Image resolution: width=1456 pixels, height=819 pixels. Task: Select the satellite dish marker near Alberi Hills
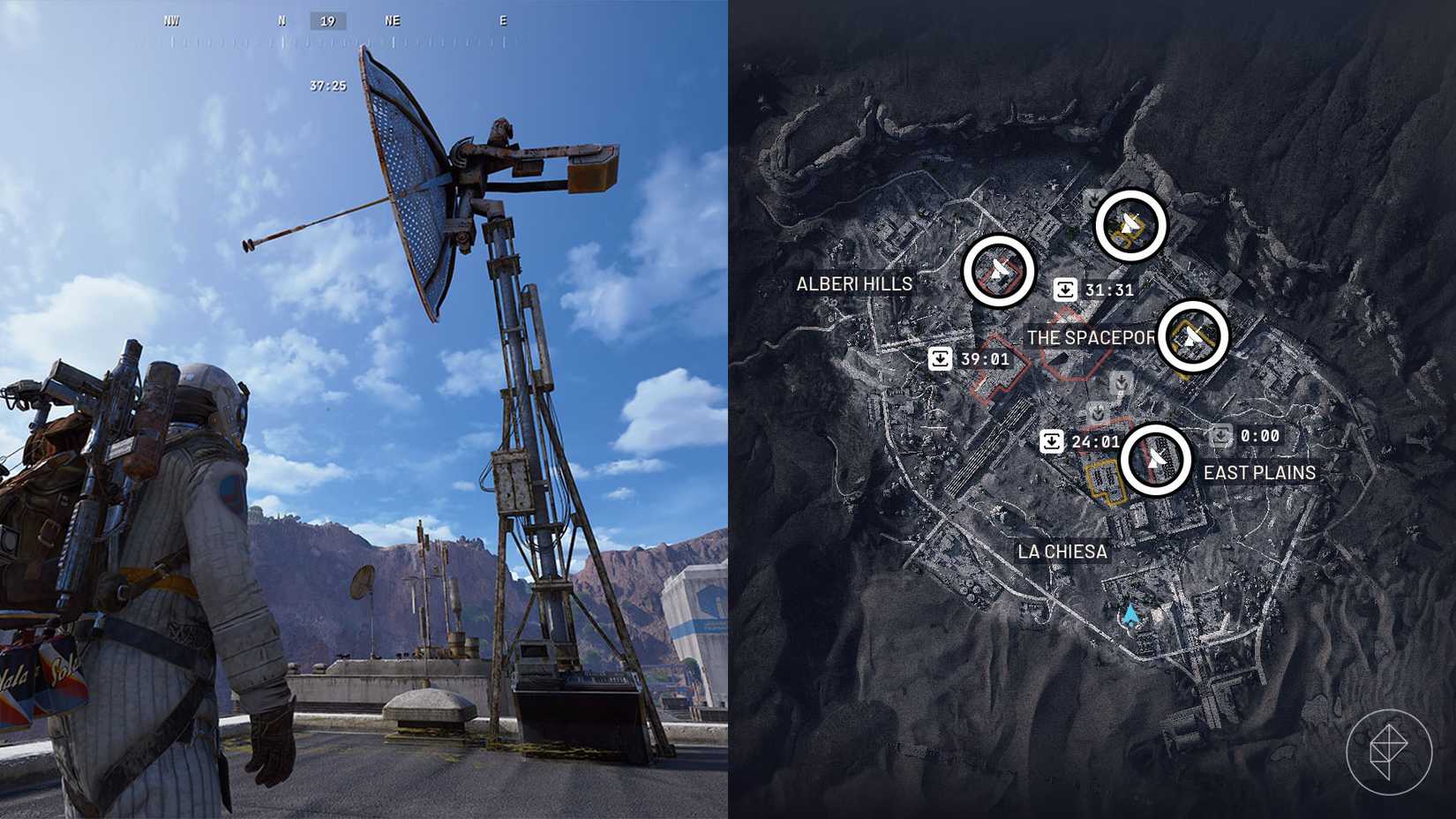[x=1000, y=271]
